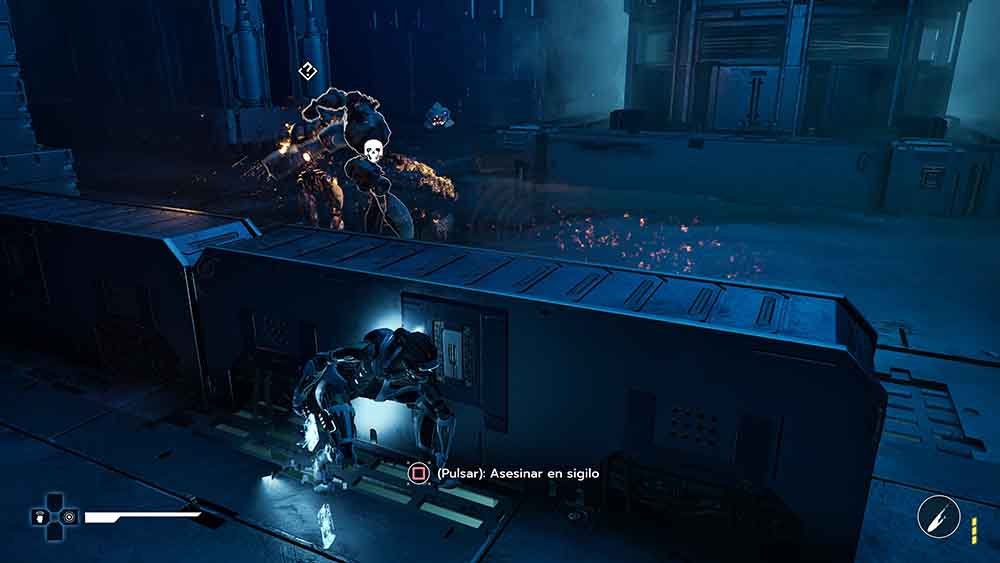Click the diamond question-mark enemy awareness marker
The image size is (1000, 563).
308,71
